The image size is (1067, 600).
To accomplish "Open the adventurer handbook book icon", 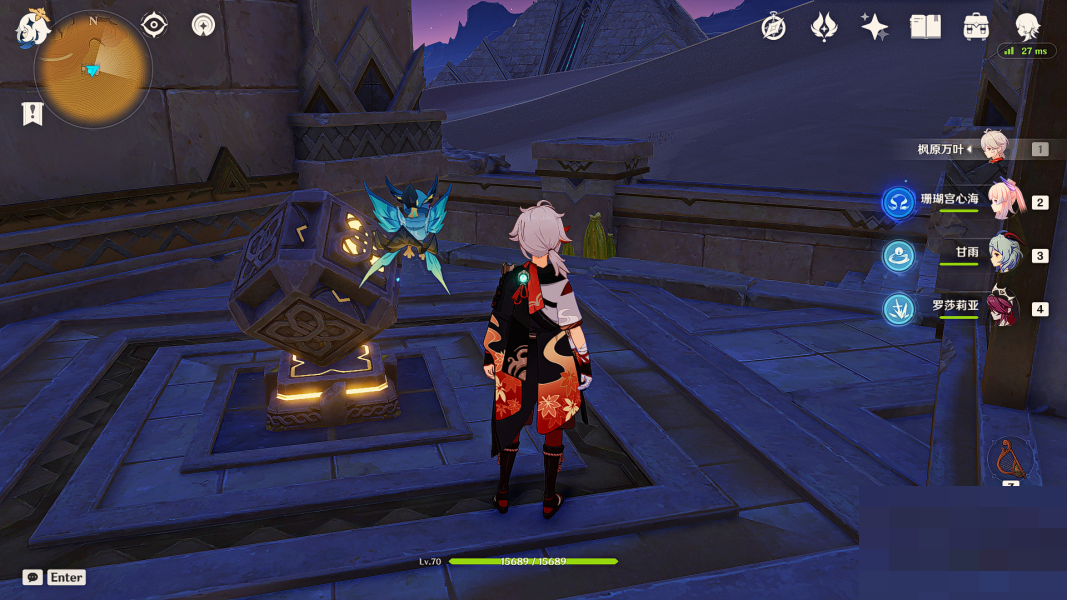I will pos(925,27).
